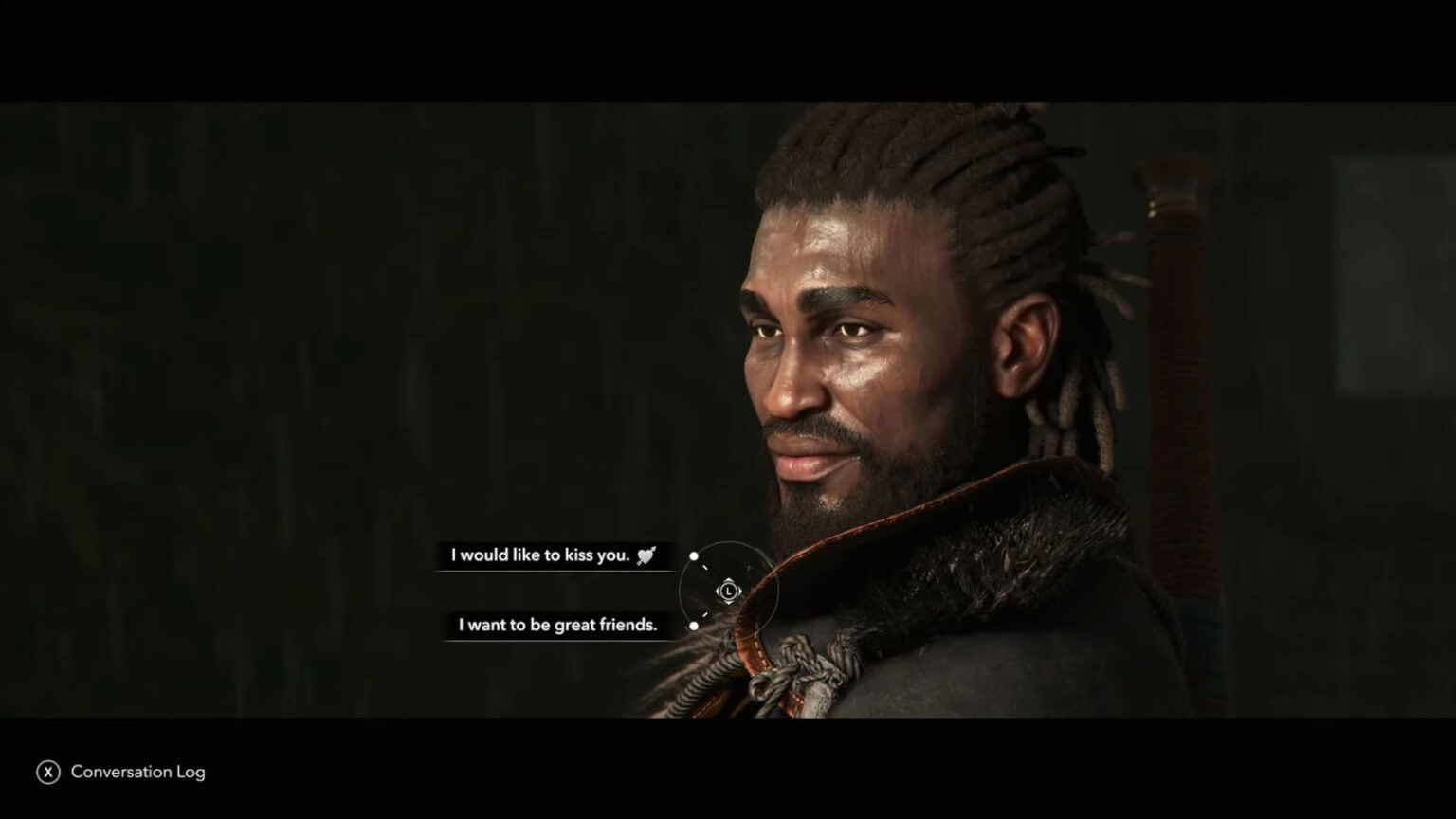Viewport: 1456px width, 819px height.
Task: Toggle the selection dot for the friends option
Action: tap(694, 625)
